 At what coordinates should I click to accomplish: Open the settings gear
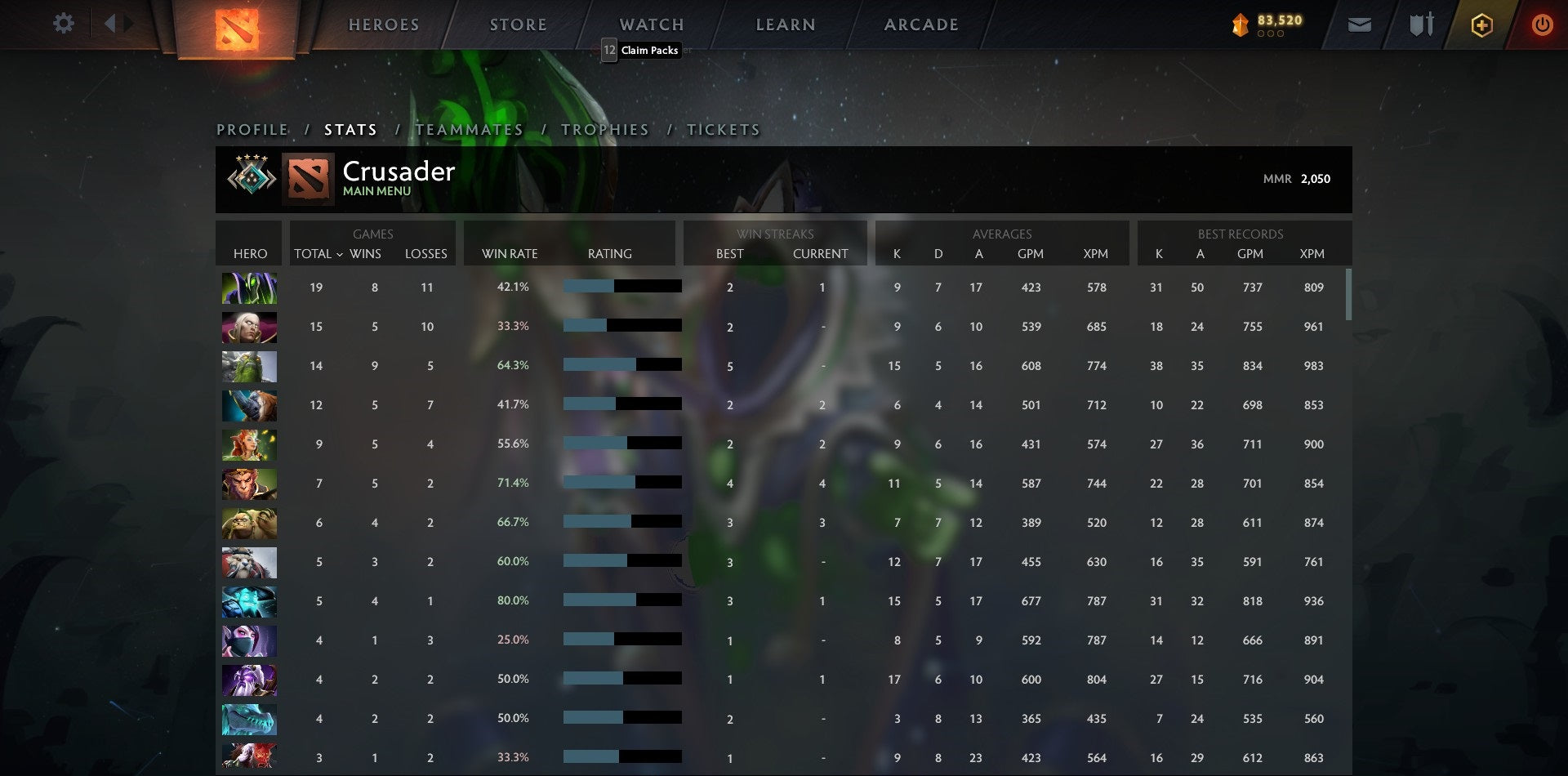pos(64,24)
